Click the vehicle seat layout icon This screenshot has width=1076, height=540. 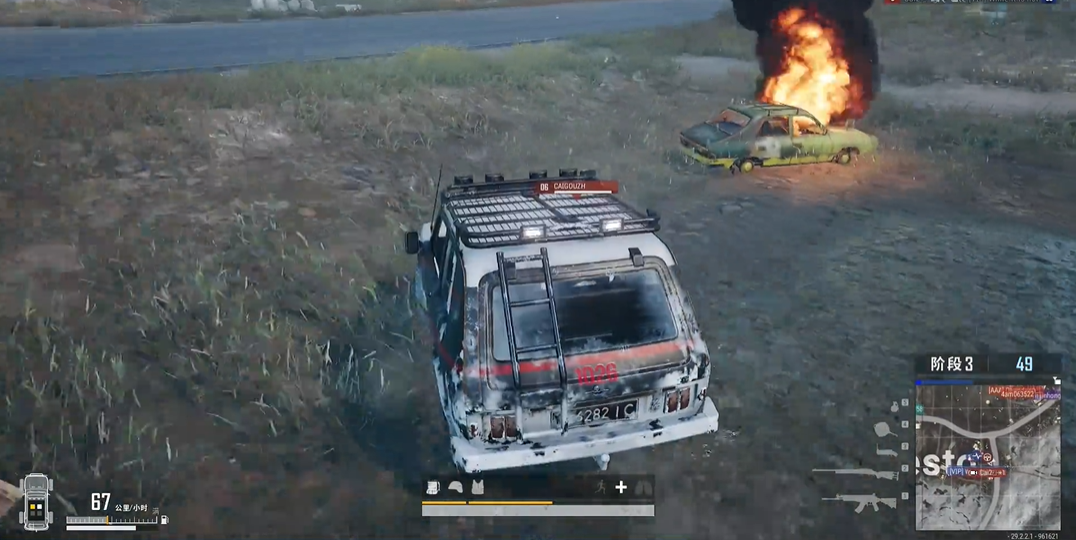click(x=36, y=501)
